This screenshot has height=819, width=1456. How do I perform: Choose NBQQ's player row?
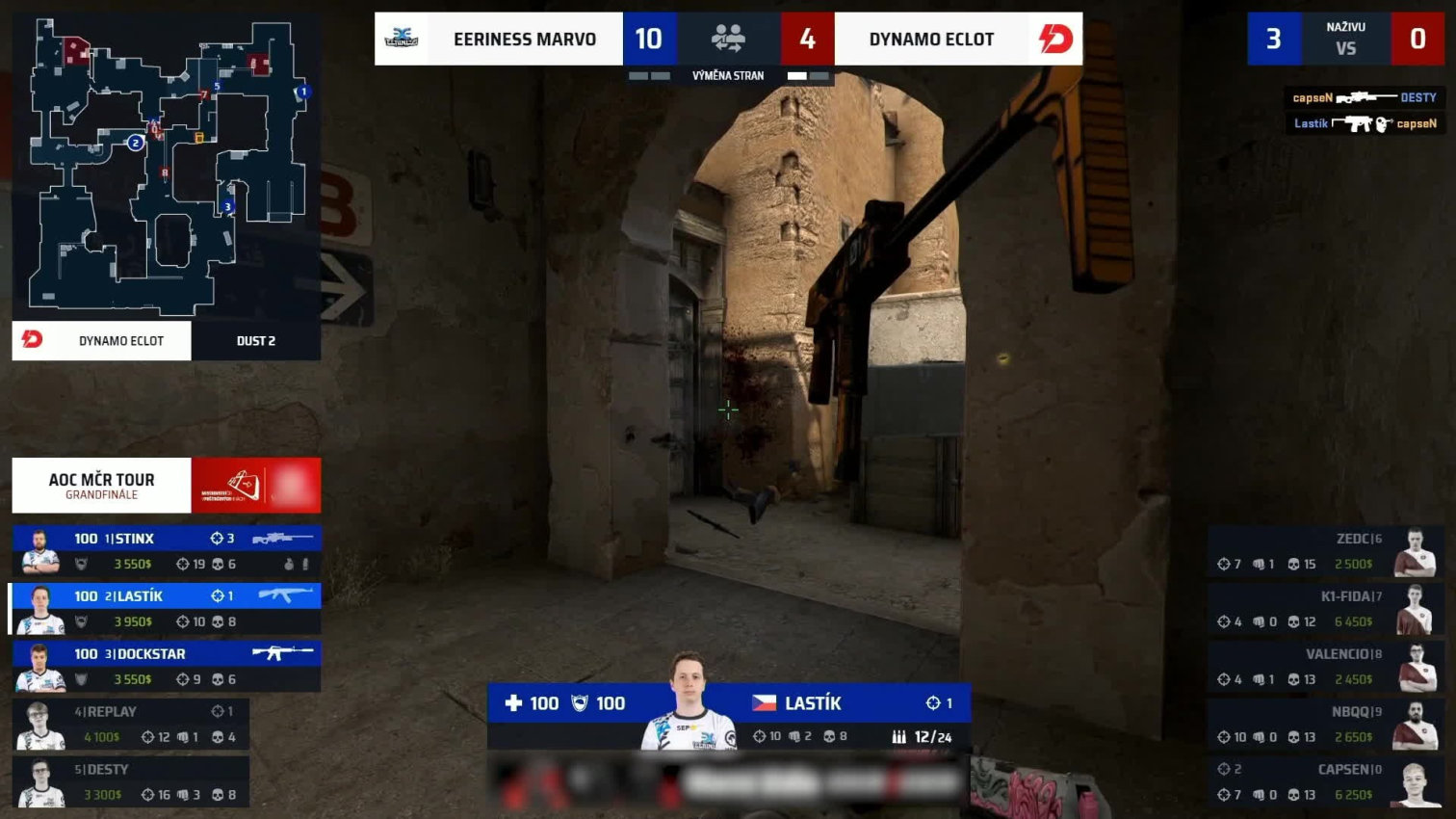pos(1325,725)
